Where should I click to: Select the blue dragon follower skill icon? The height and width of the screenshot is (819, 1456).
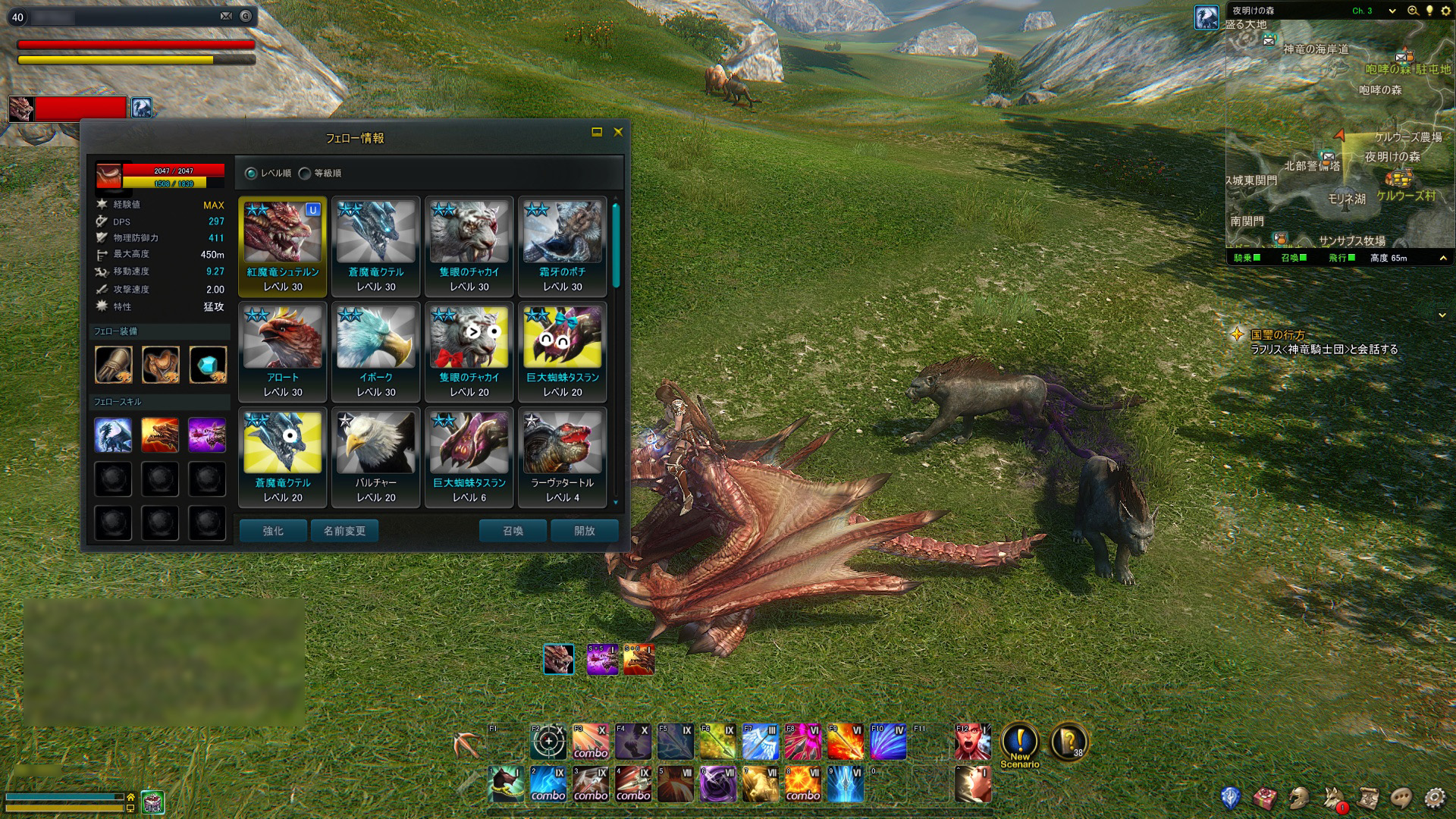[x=113, y=435]
